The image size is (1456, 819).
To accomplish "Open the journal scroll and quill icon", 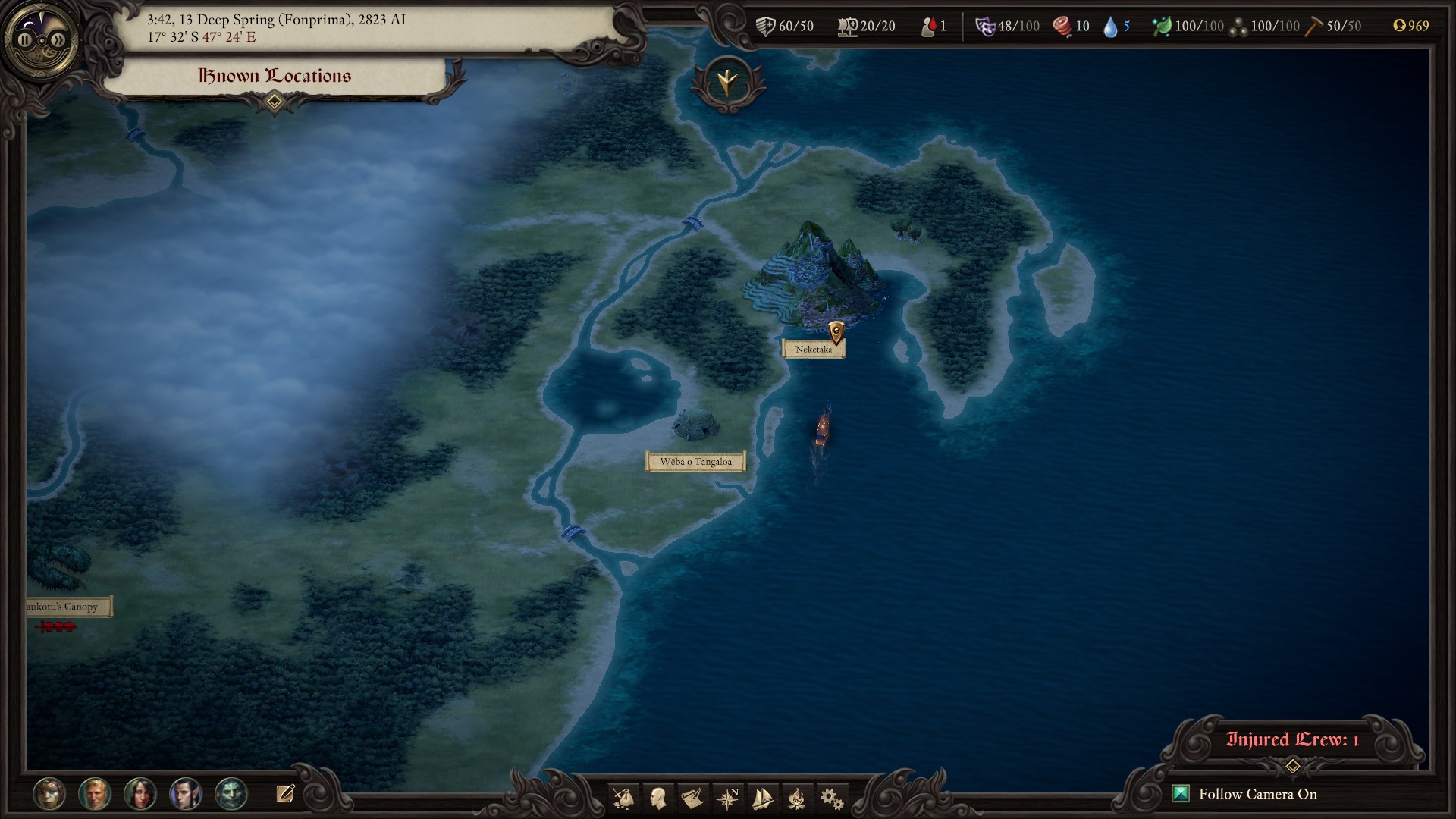I will [x=692, y=798].
